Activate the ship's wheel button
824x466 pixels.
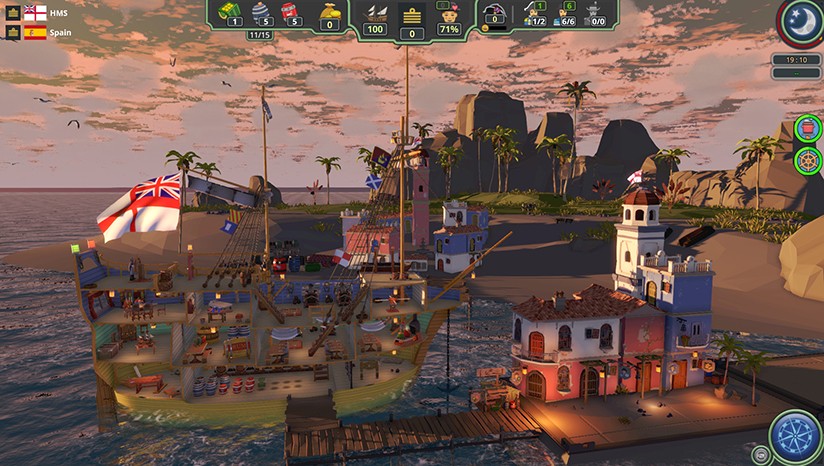point(808,160)
